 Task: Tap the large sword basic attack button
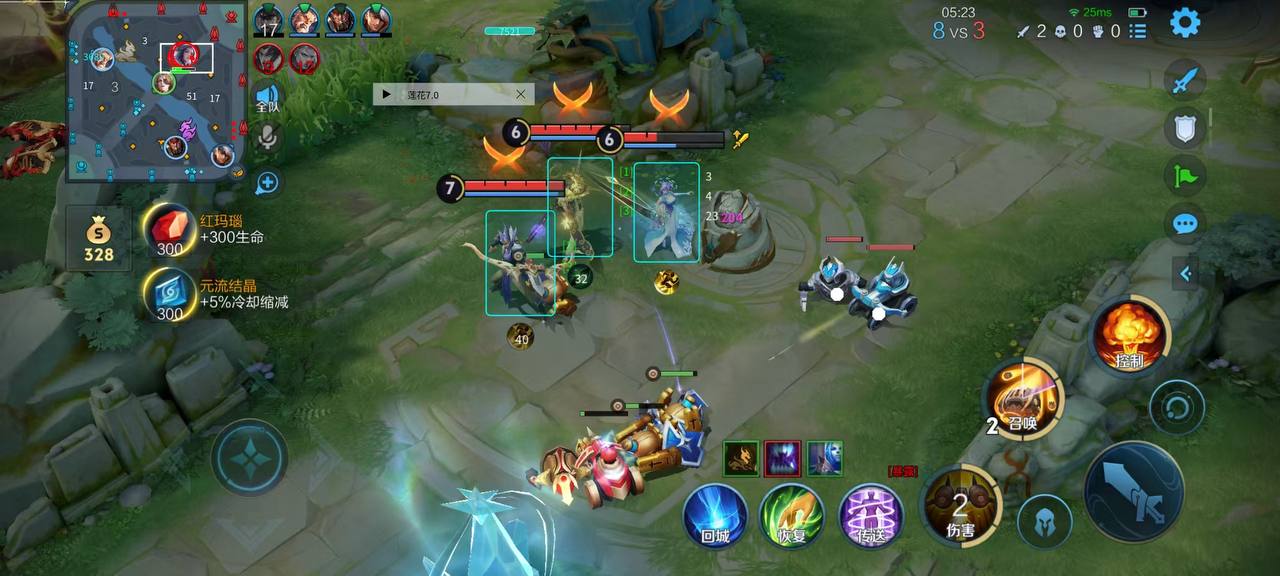(x=1133, y=492)
